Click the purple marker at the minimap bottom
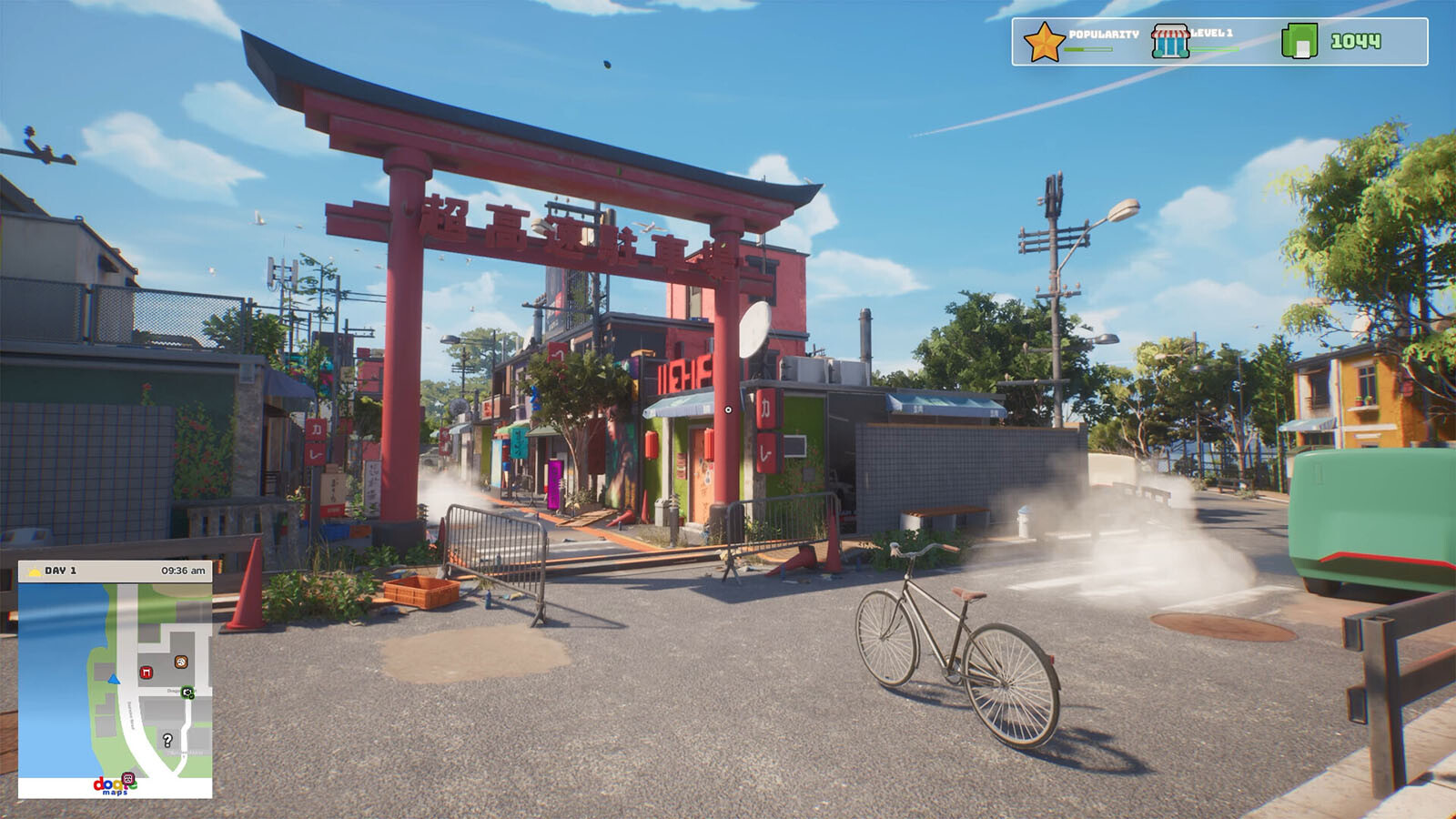1456x819 pixels. [x=128, y=779]
